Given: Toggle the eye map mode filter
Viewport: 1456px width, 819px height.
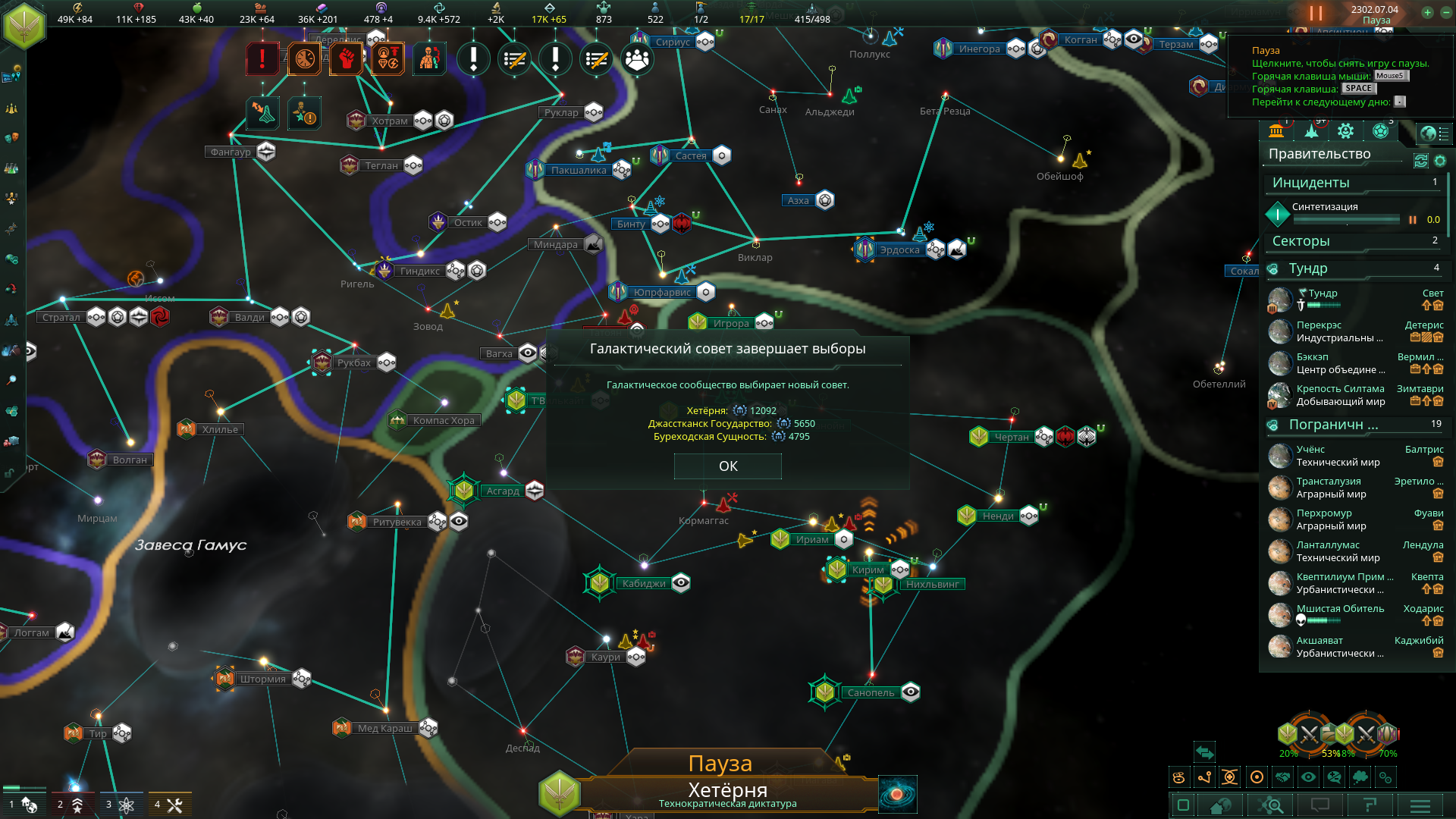Looking at the screenshot, I should pos(1308,777).
